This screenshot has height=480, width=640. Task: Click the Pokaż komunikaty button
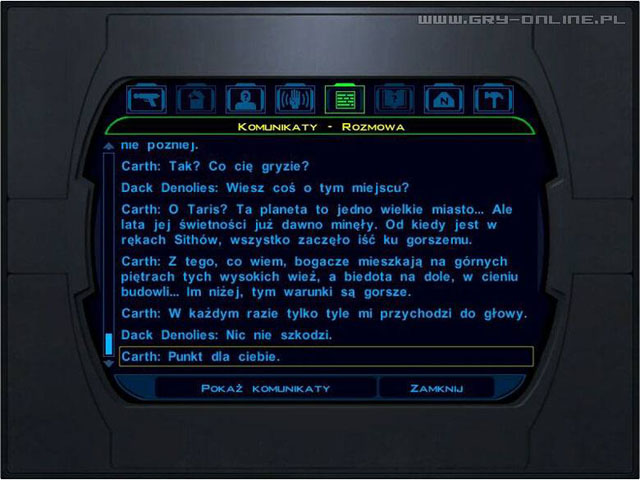pyautogui.click(x=264, y=387)
